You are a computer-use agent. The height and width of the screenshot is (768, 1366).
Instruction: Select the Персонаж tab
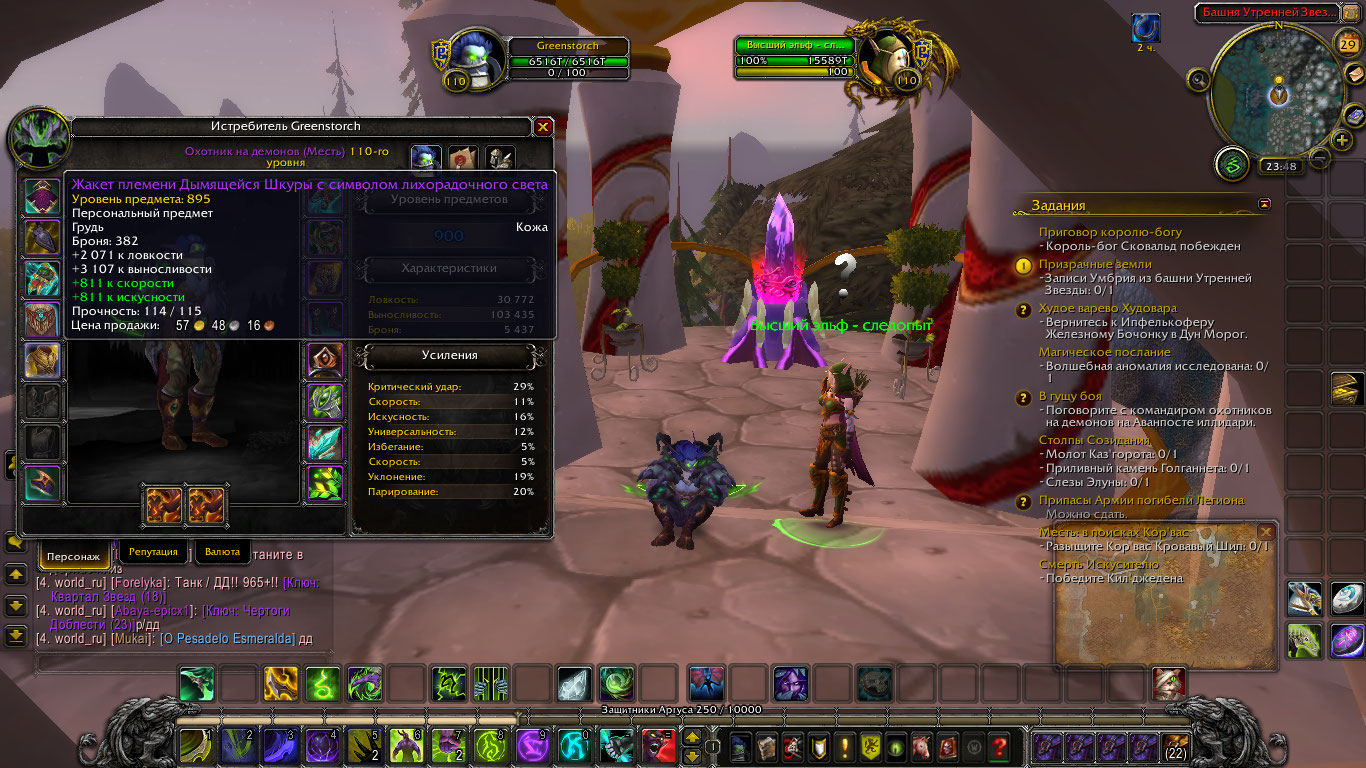pyautogui.click(x=74, y=555)
